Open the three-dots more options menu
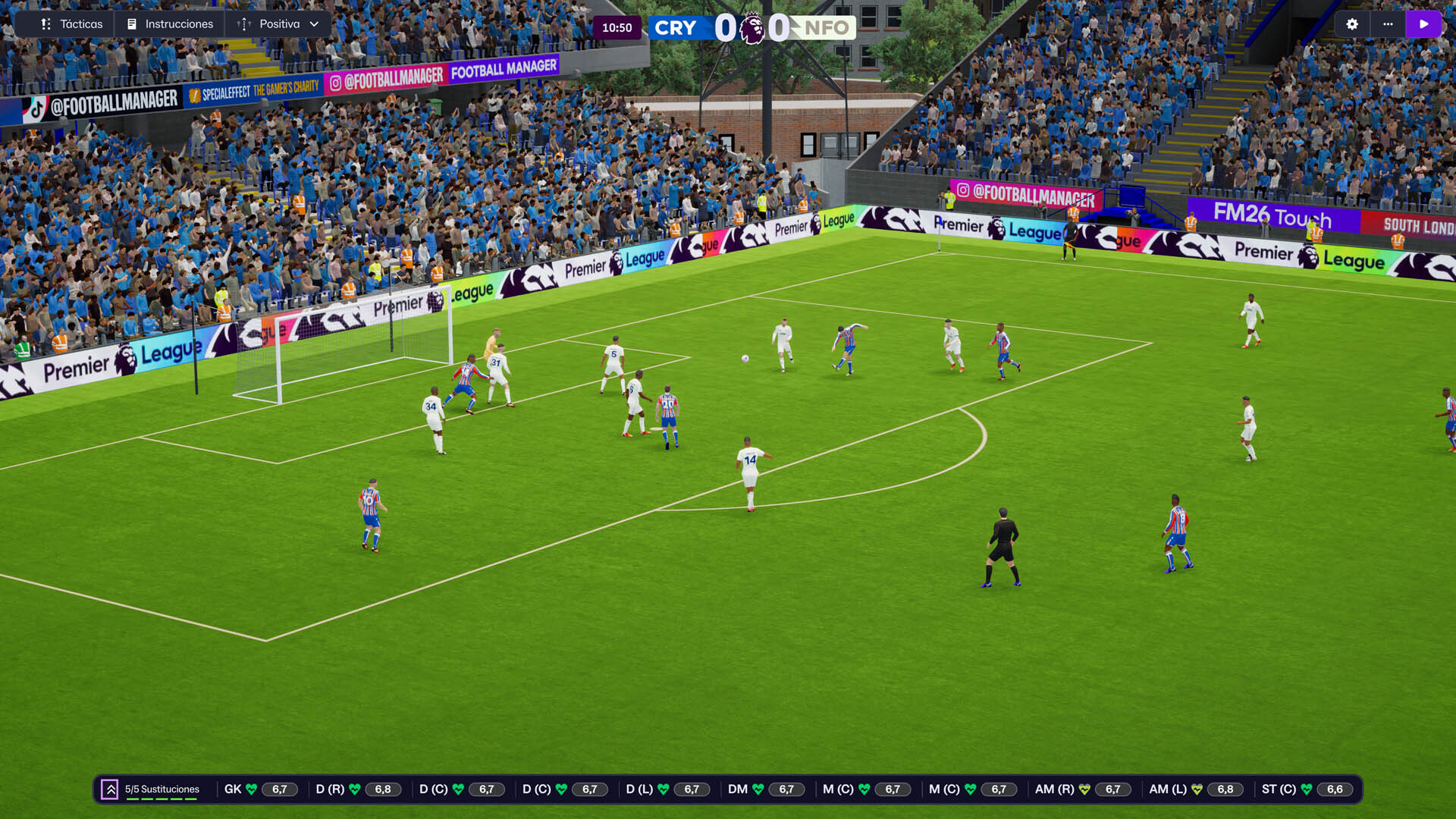1456x819 pixels. 1388,24
